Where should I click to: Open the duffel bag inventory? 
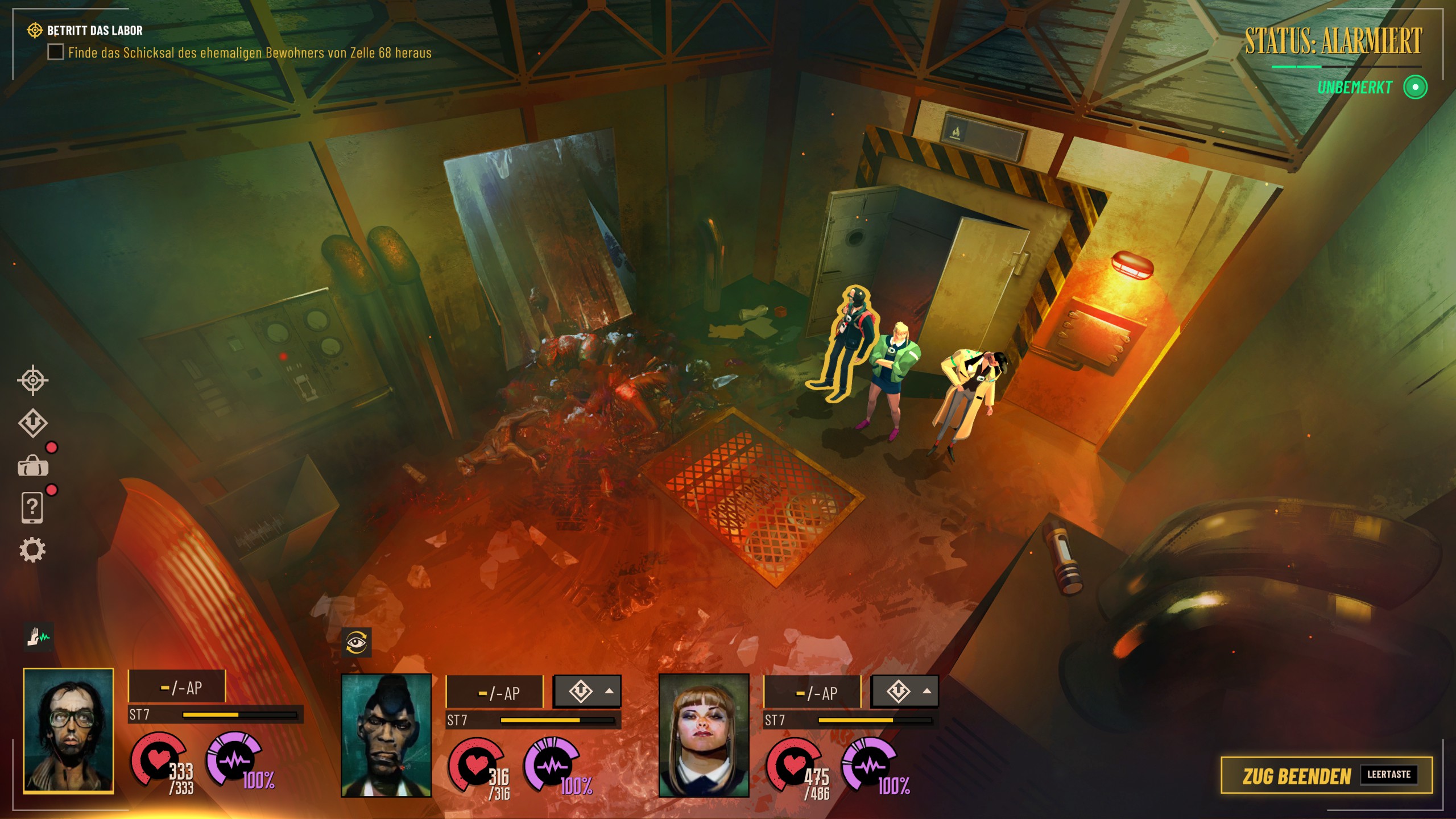click(x=33, y=466)
